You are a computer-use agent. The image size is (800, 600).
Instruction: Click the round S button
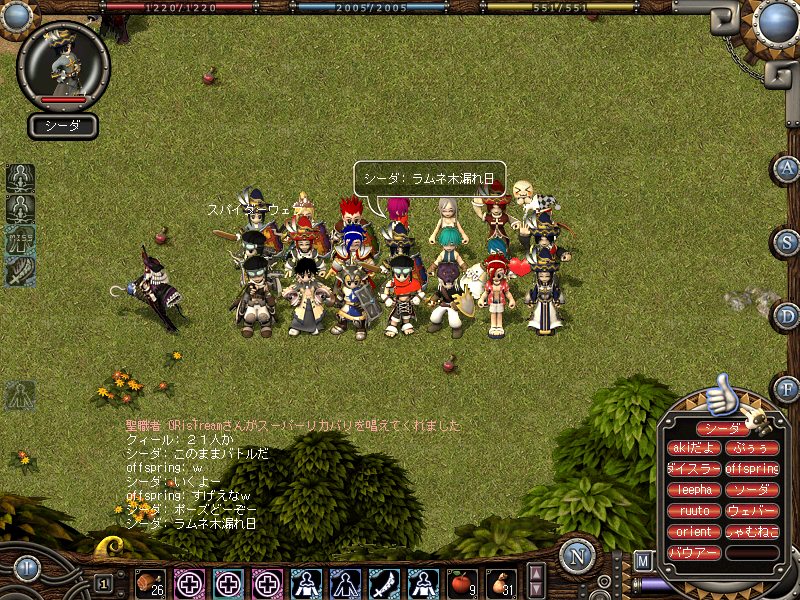pos(787,242)
